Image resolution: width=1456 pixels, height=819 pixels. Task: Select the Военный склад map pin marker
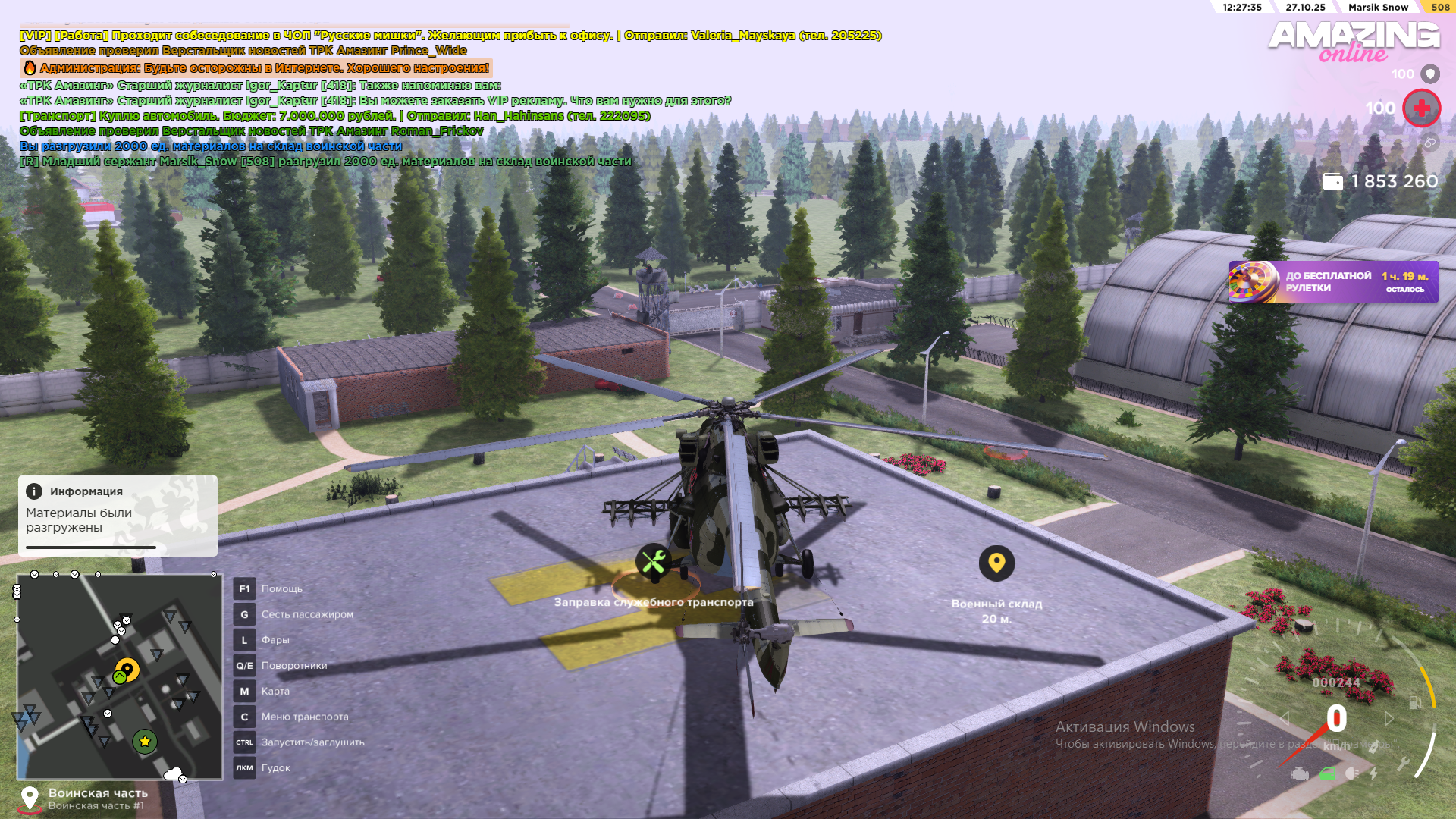click(x=996, y=563)
